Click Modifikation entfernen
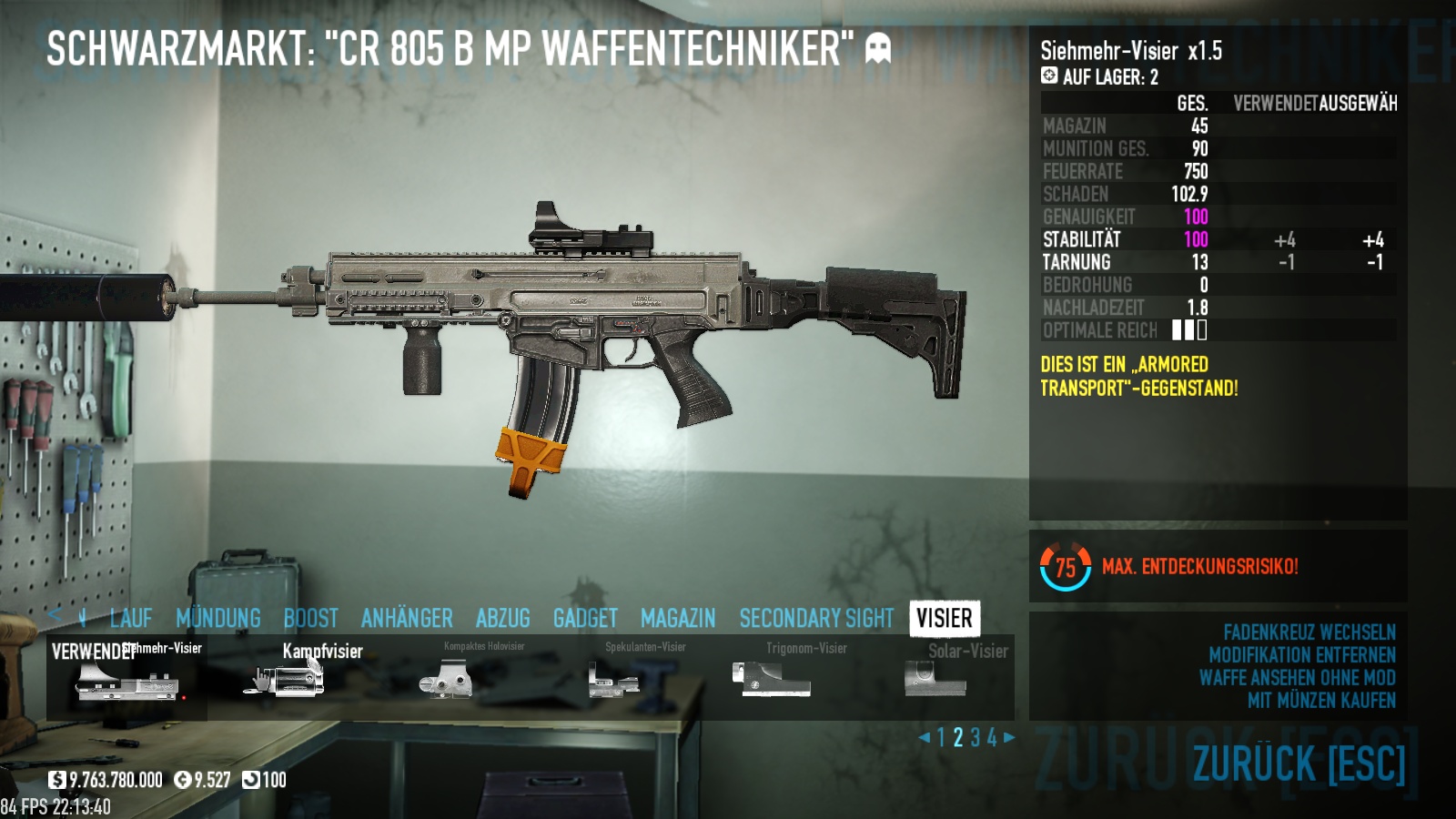The width and height of the screenshot is (1456, 819). [1301, 655]
